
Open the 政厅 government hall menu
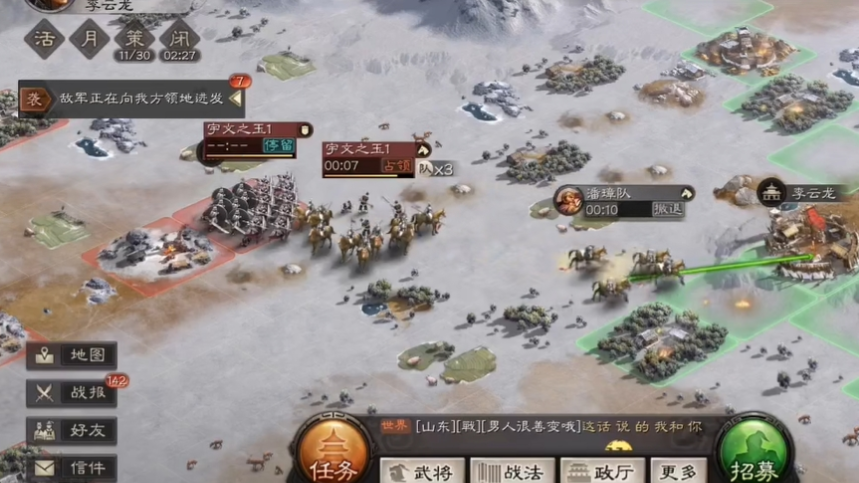602,471
